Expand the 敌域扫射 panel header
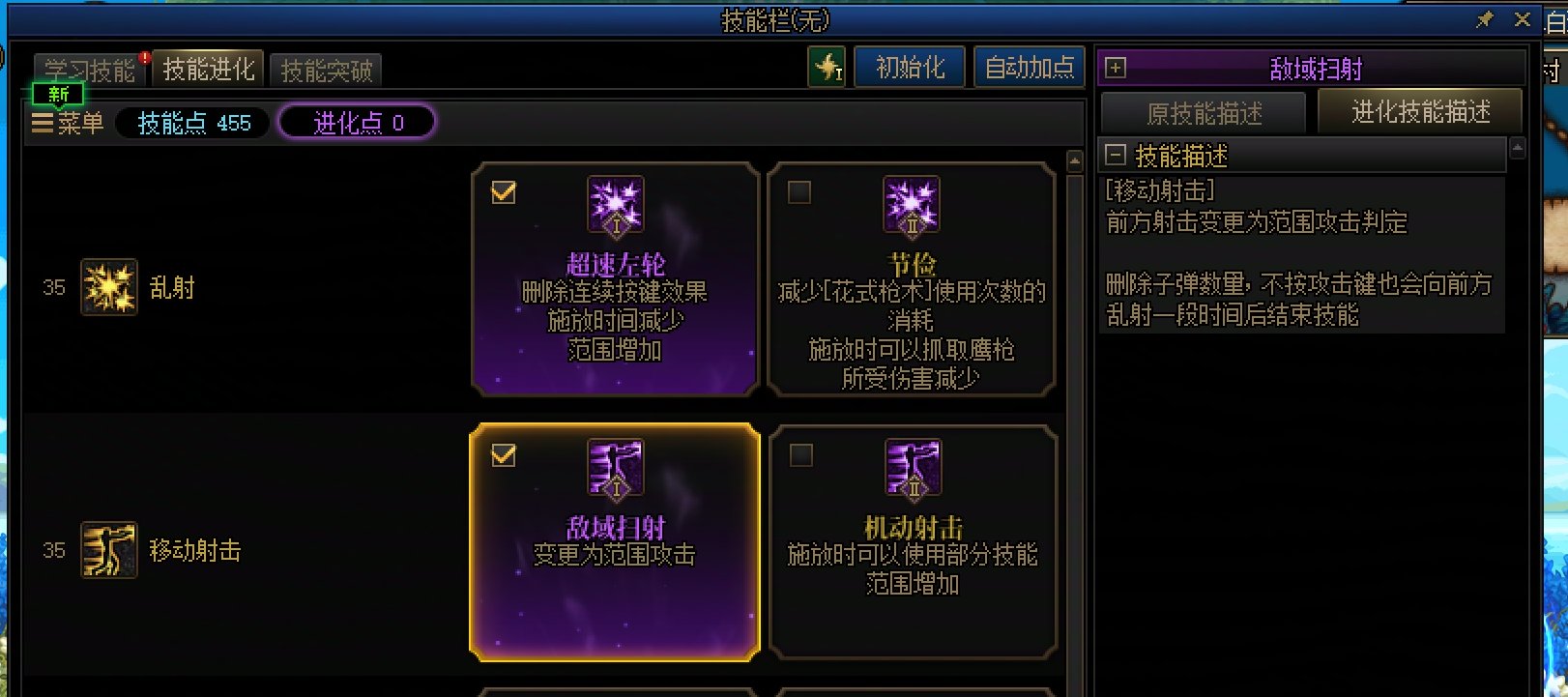Screen dimensions: 1568x697 tap(1117, 69)
